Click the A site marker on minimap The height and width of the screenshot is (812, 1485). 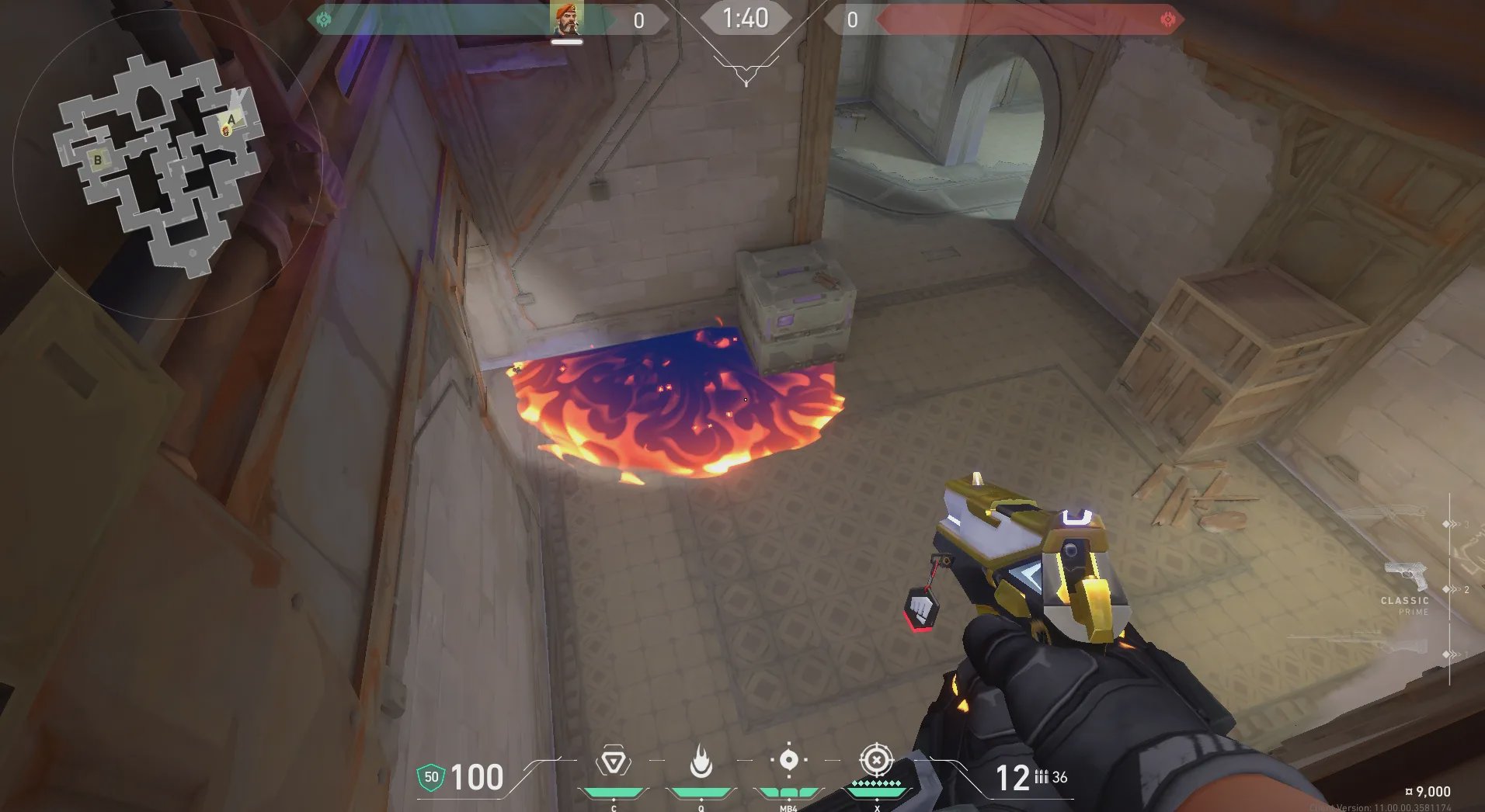coord(231,120)
